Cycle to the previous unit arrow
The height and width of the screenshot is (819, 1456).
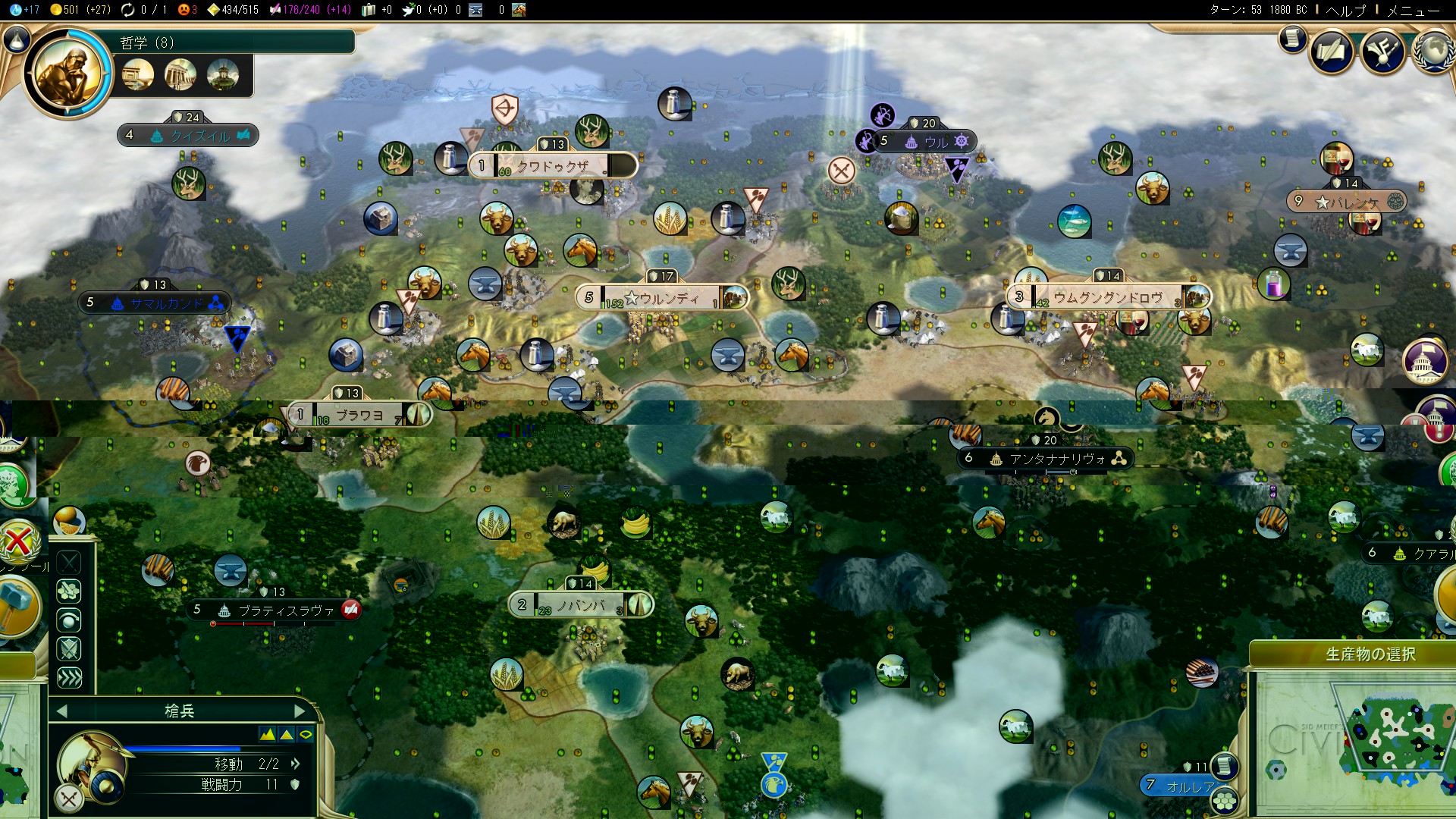click(62, 711)
